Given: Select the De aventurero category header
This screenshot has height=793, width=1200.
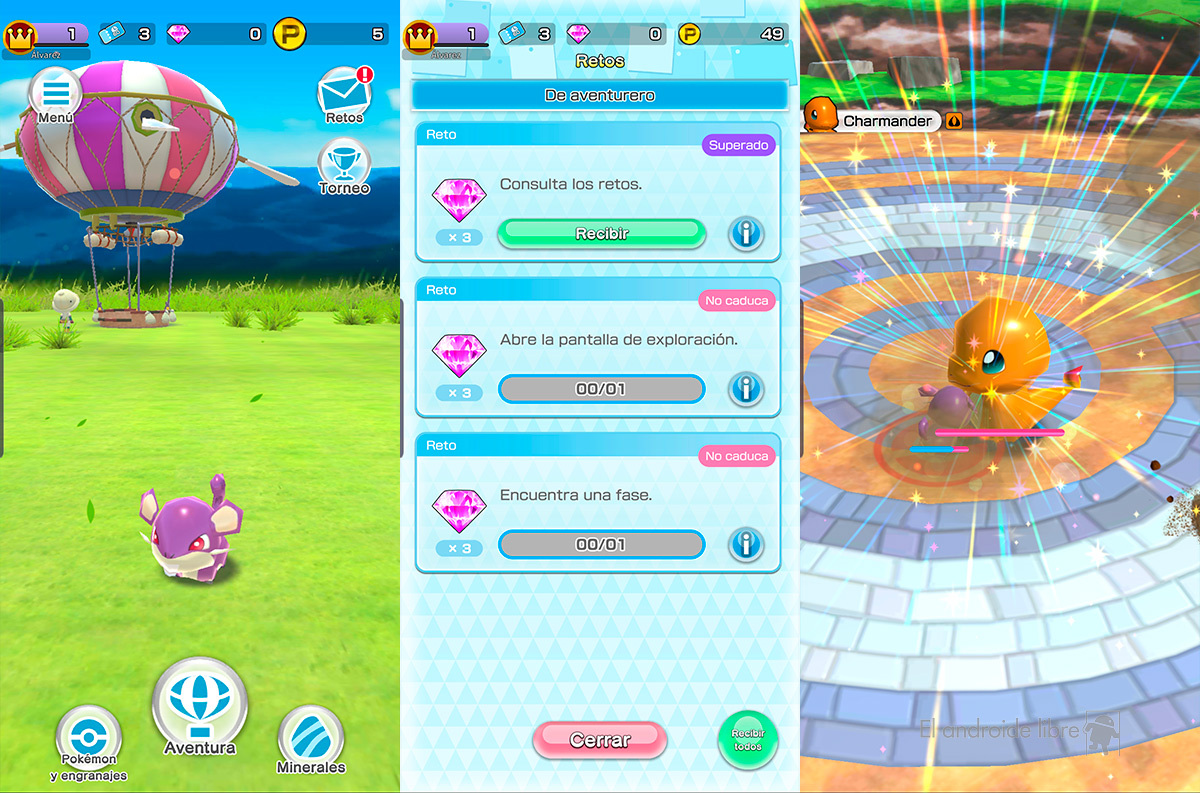Looking at the screenshot, I should (x=600, y=96).
